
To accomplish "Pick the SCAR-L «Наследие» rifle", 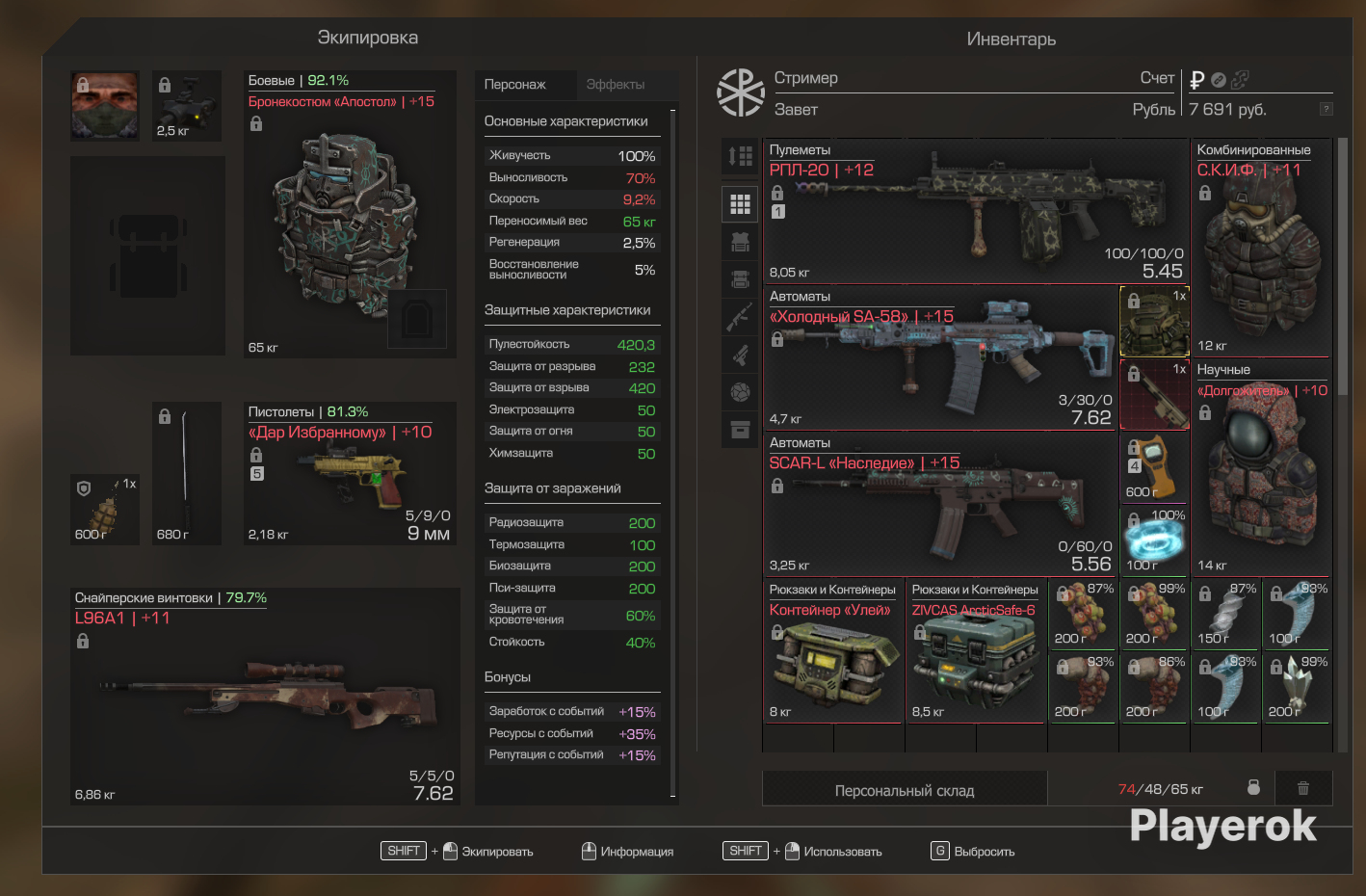I will (x=940, y=505).
